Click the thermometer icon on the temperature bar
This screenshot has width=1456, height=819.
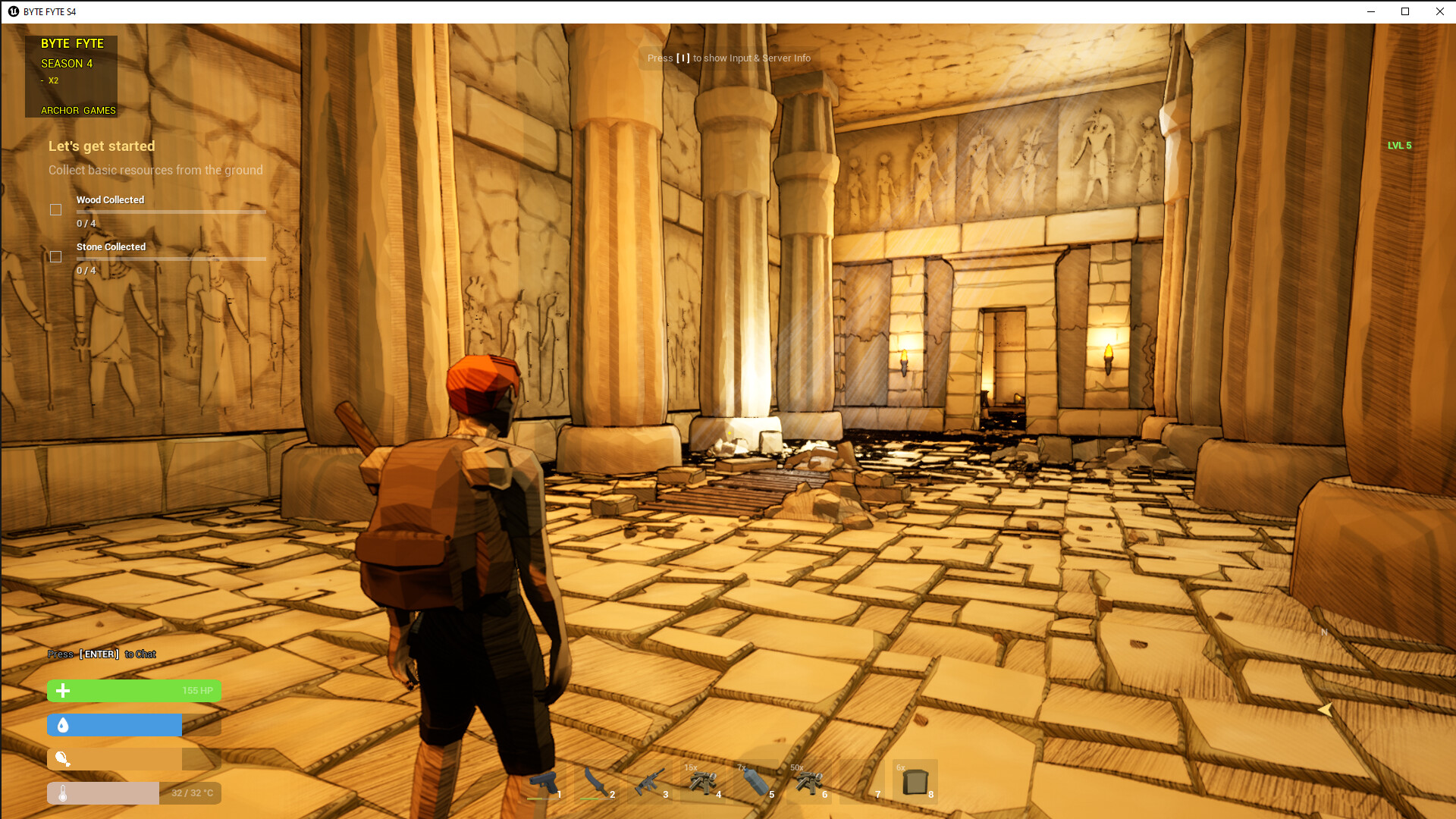63,793
